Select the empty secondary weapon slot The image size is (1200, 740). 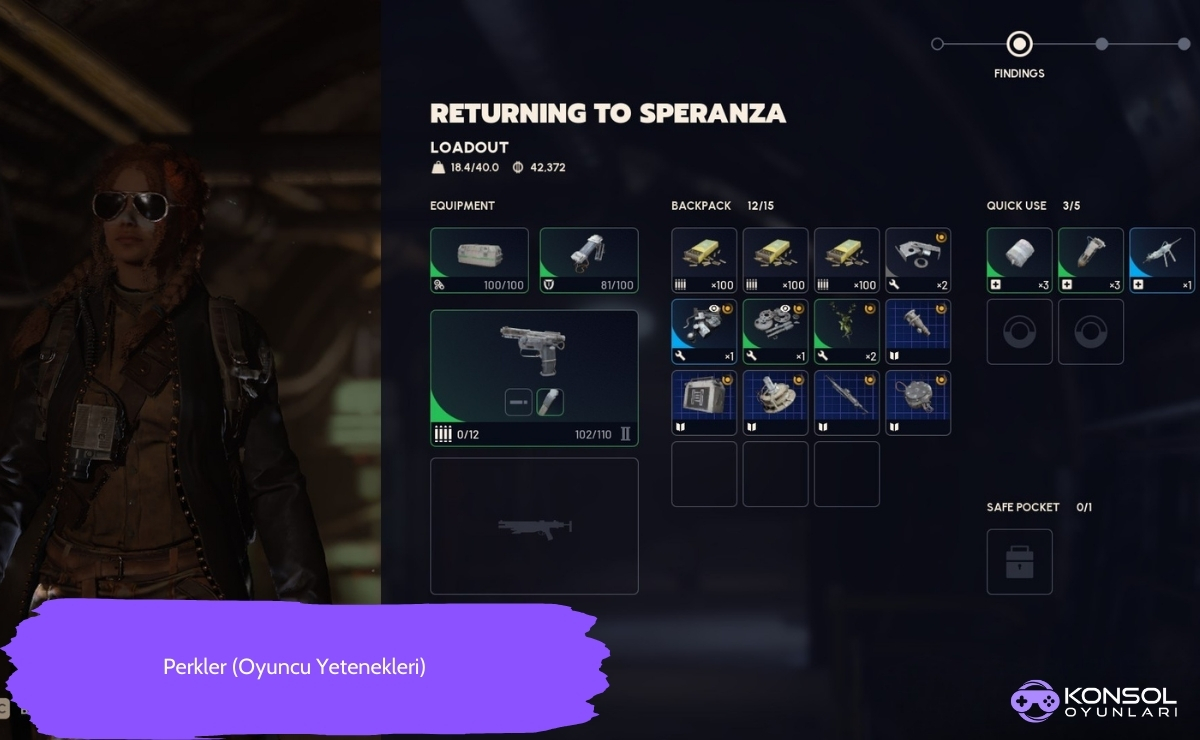coord(534,526)
